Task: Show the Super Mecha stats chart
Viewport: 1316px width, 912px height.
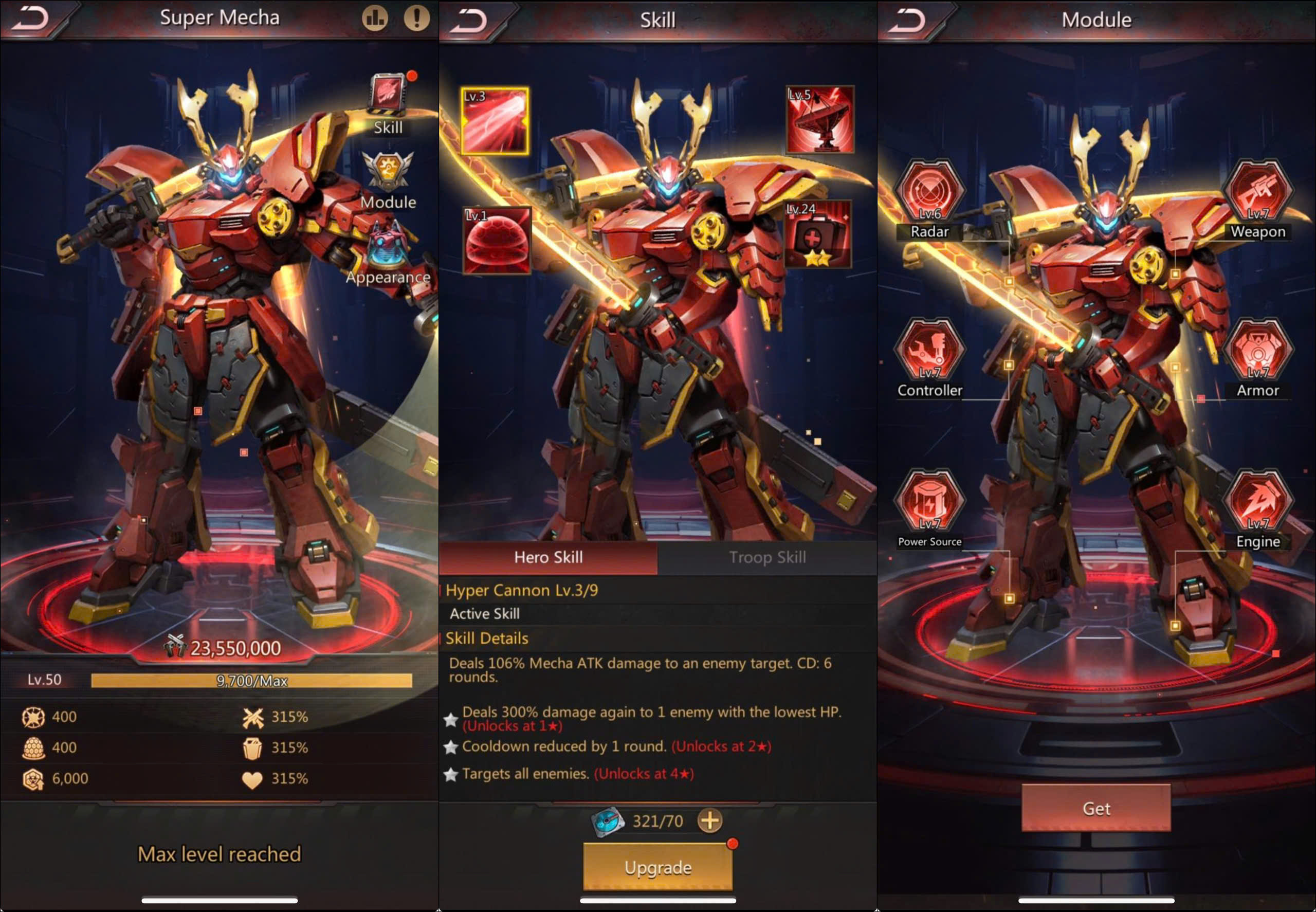Action: click(375, 19)
